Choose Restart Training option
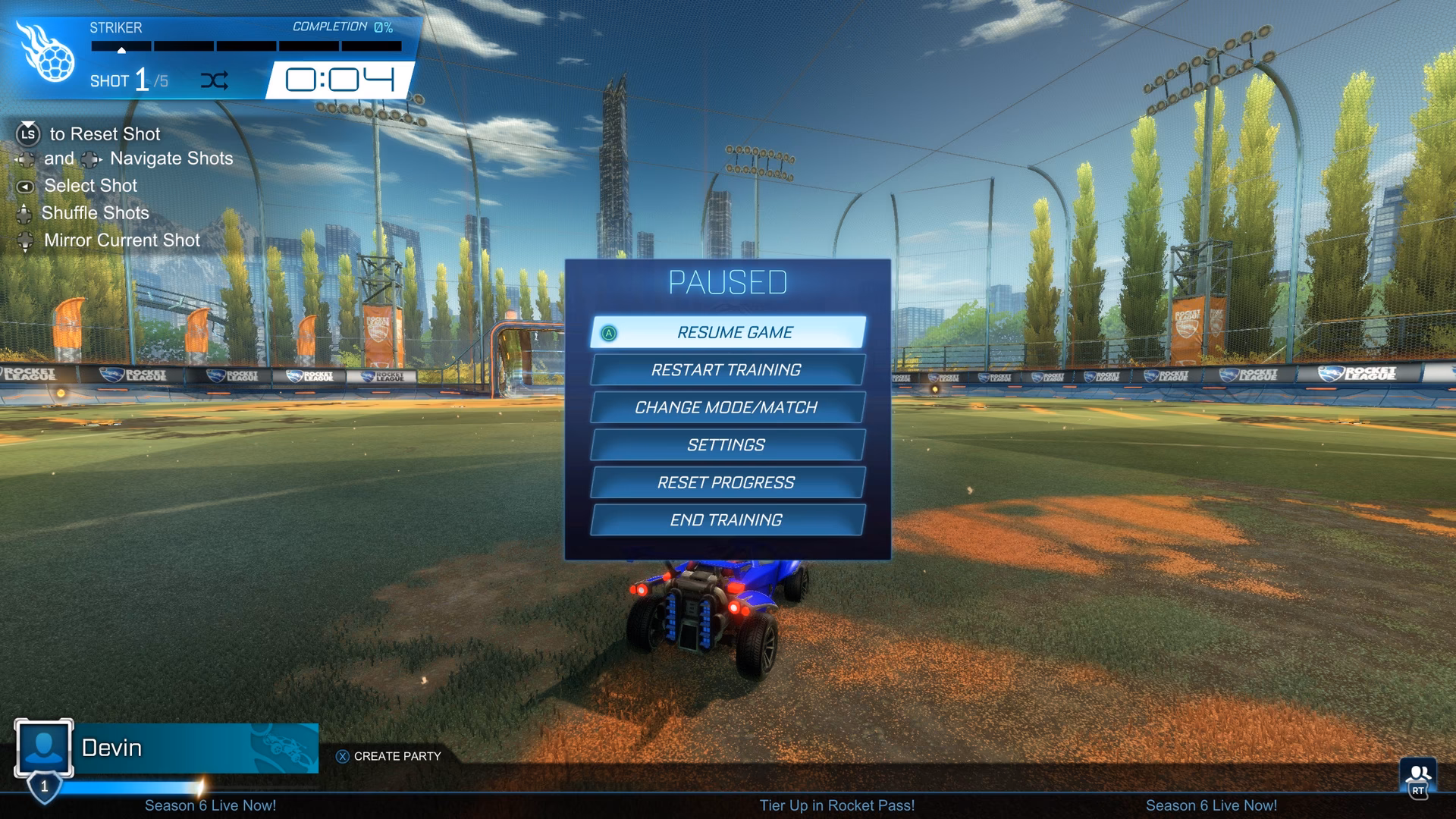Viewport: 1456px width, 819px height. 726,370
